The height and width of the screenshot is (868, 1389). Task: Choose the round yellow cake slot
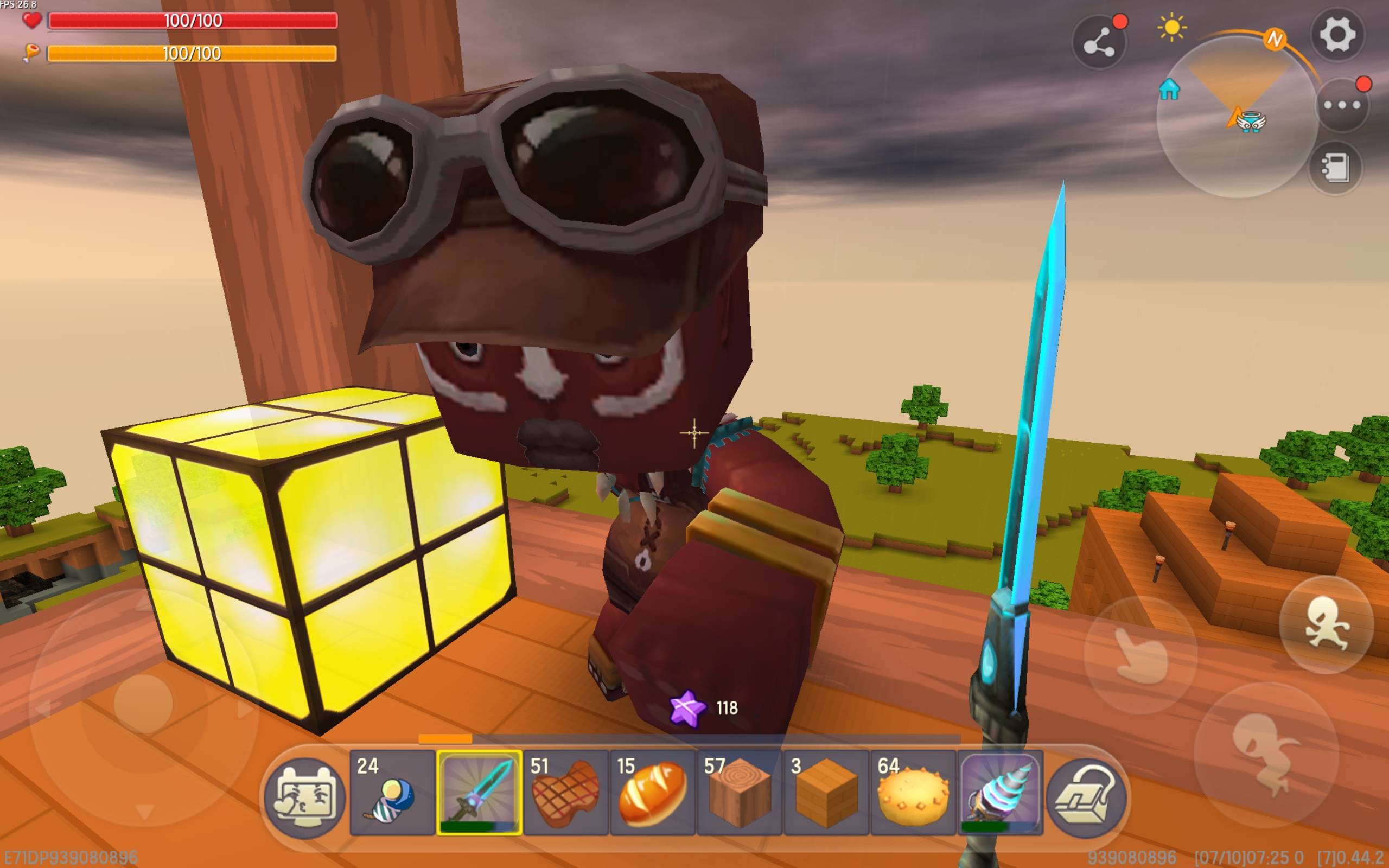913,792
